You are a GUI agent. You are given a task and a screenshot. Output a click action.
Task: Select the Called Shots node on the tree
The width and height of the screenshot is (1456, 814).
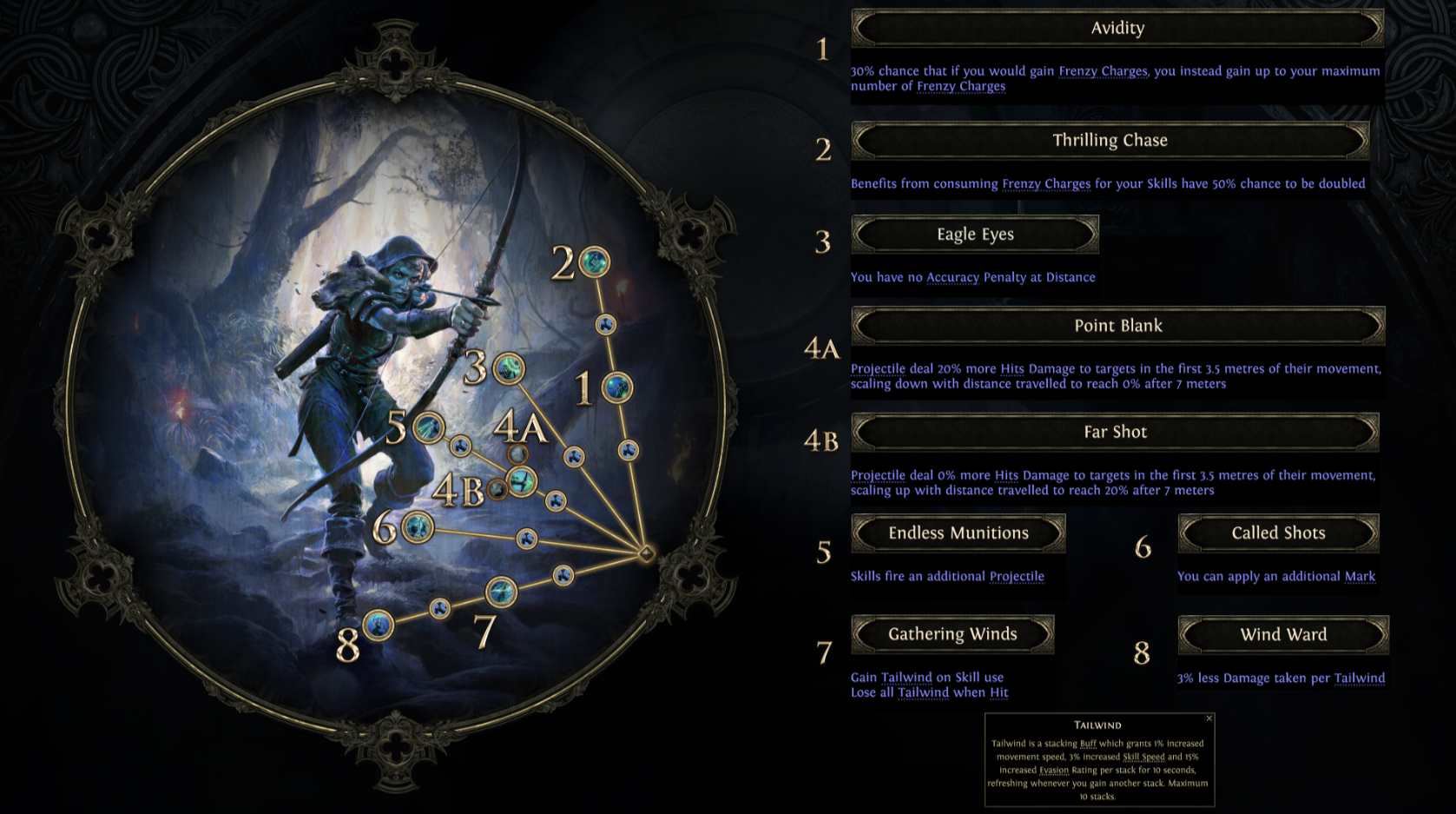point(417,526)
